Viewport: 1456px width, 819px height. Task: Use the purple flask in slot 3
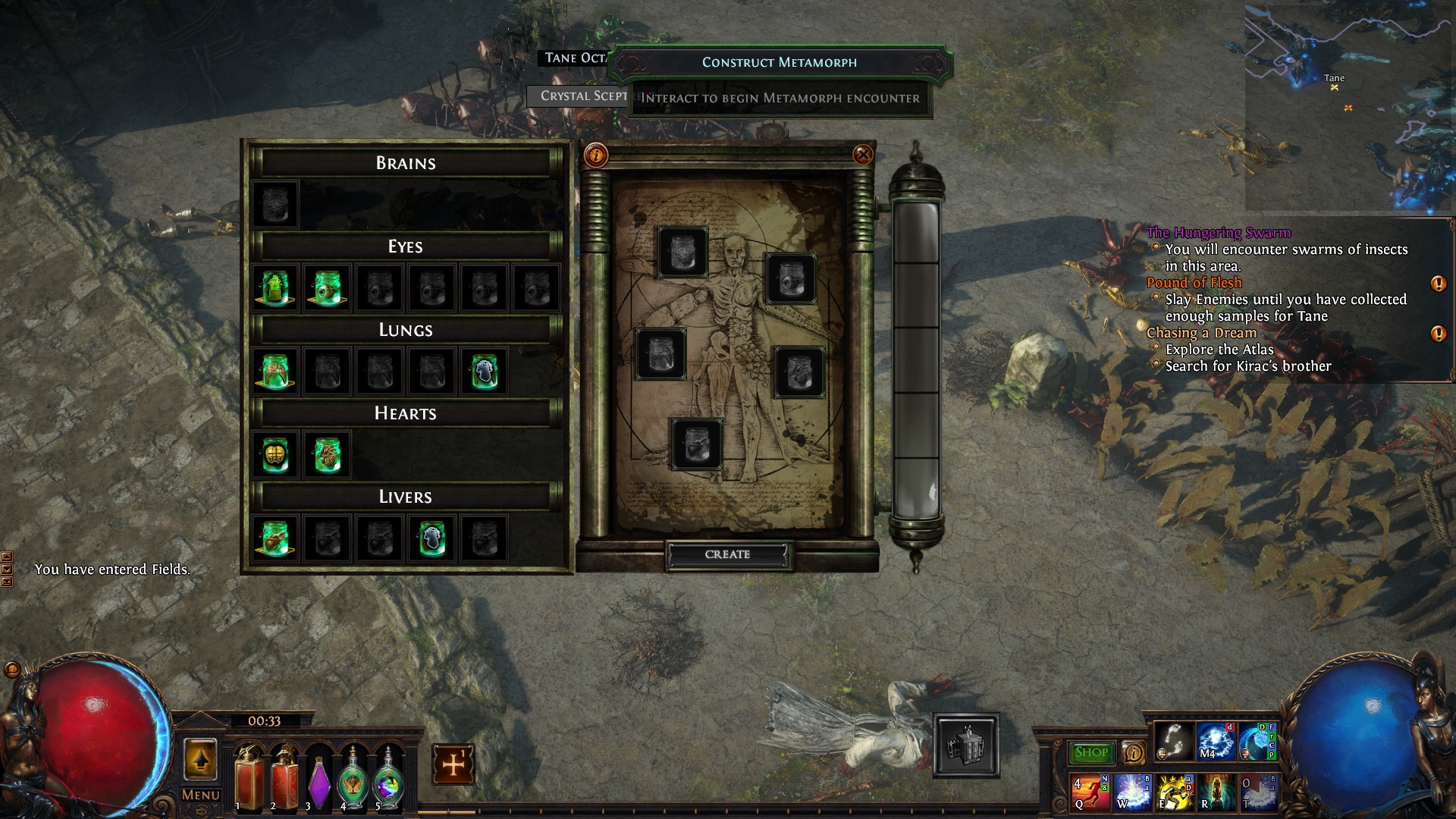(x=319, y=781)
